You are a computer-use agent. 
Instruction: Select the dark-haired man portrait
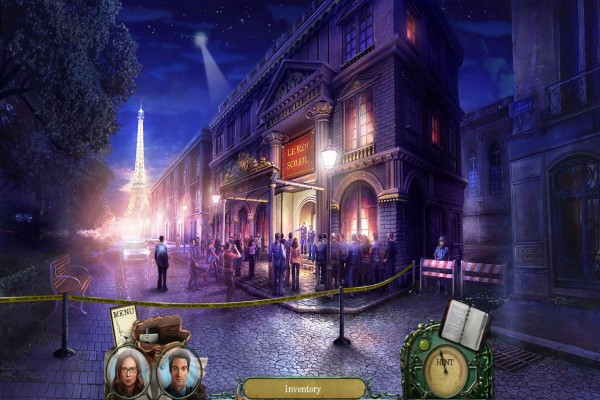[x=179, y=372]
